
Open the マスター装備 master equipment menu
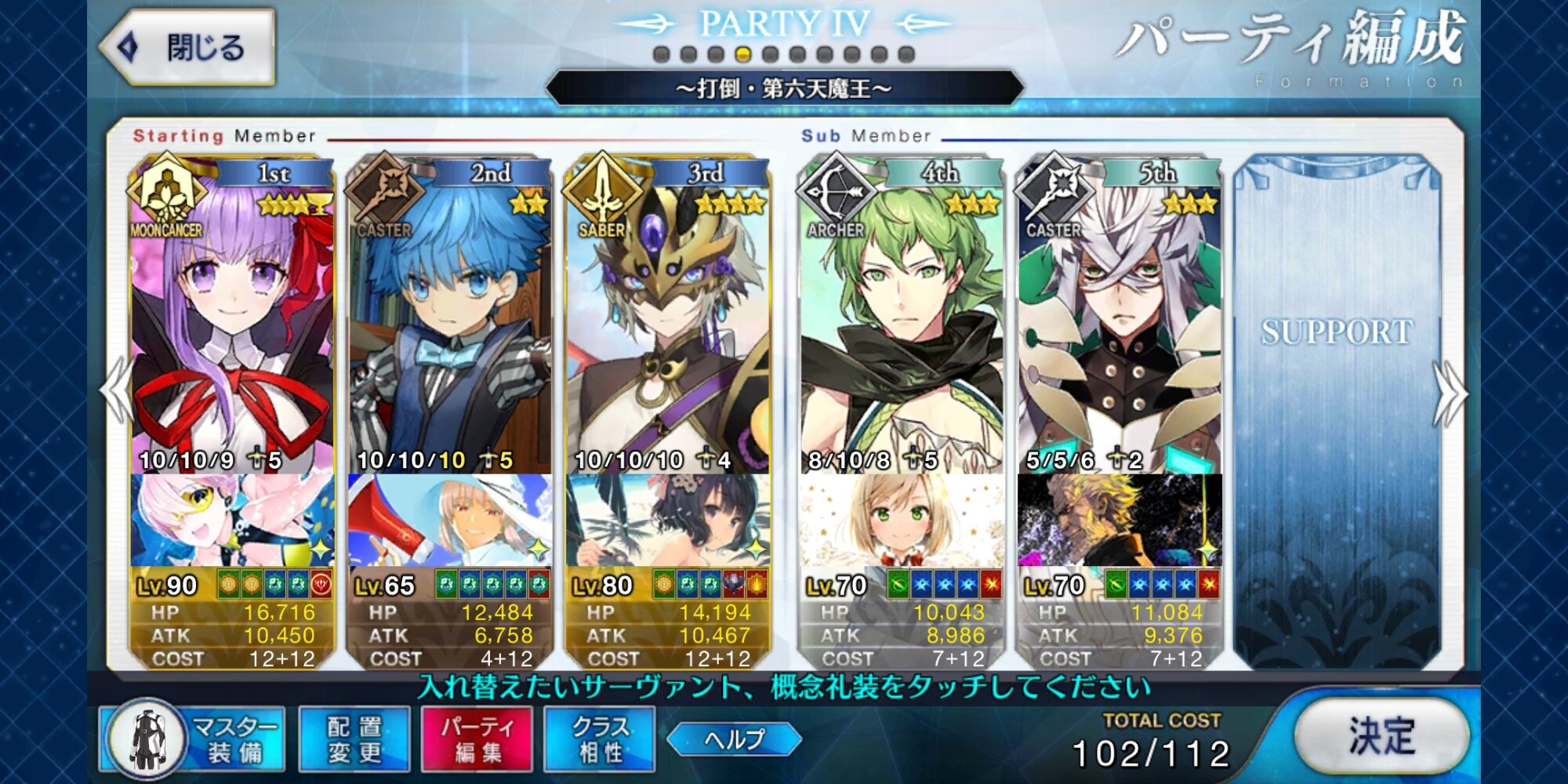pos(192,739)
